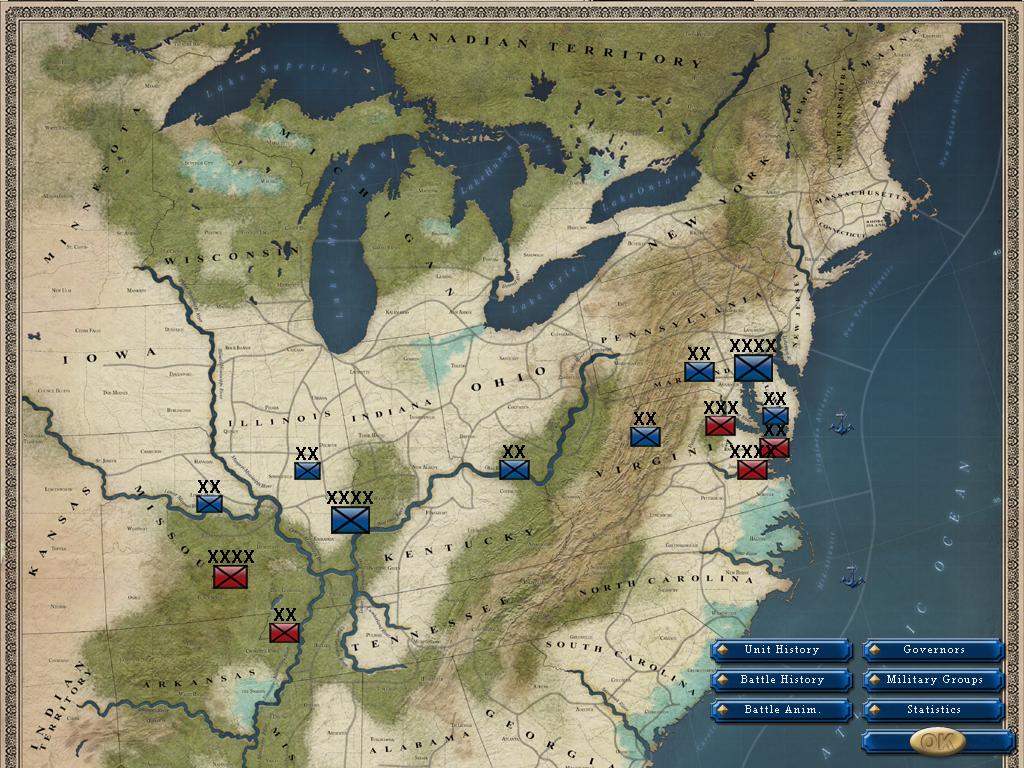1024x768 pixels.
Task: Show the Governors list
Action: pos(933,650)
